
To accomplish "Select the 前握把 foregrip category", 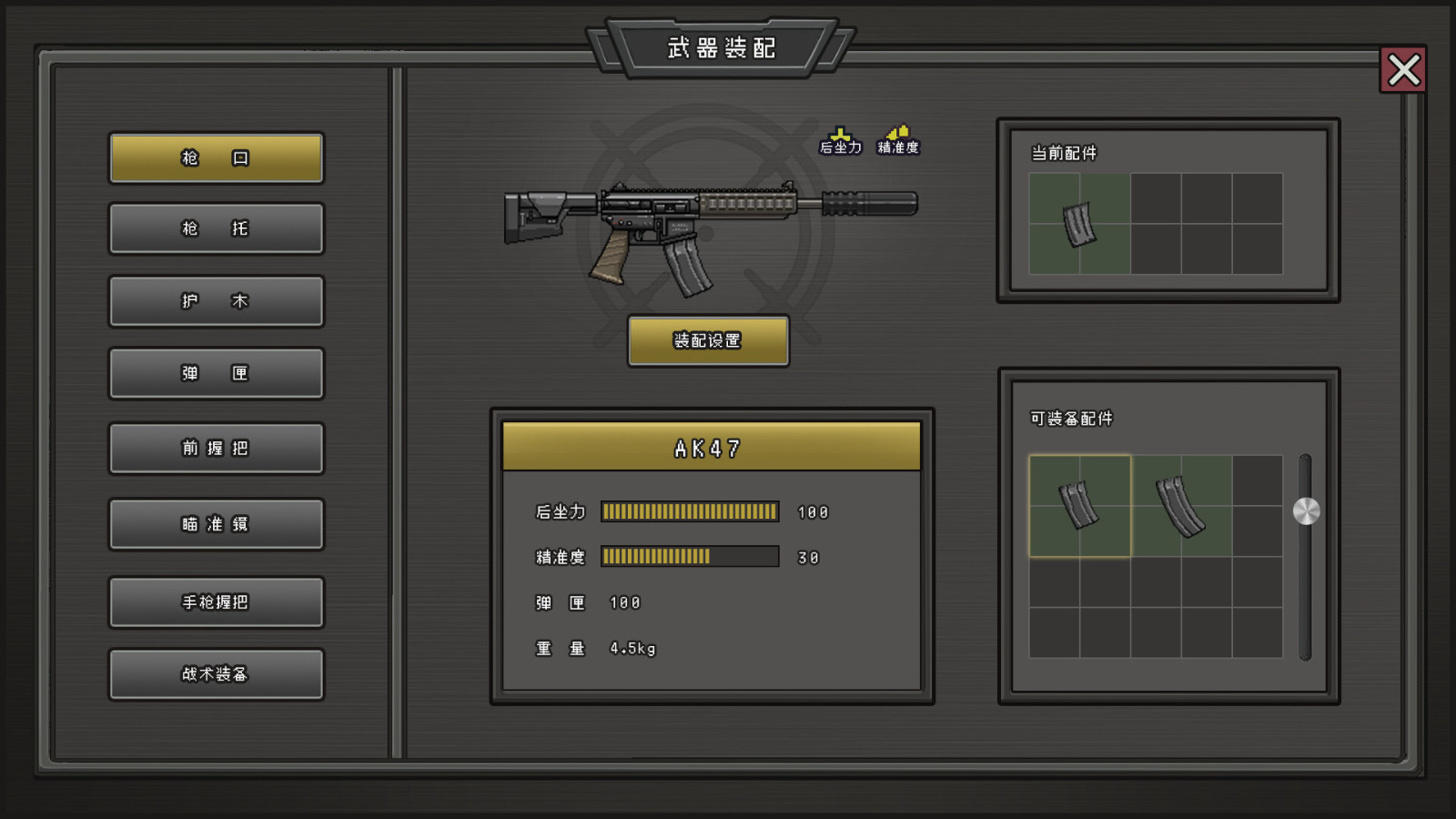I will (216, 448).
